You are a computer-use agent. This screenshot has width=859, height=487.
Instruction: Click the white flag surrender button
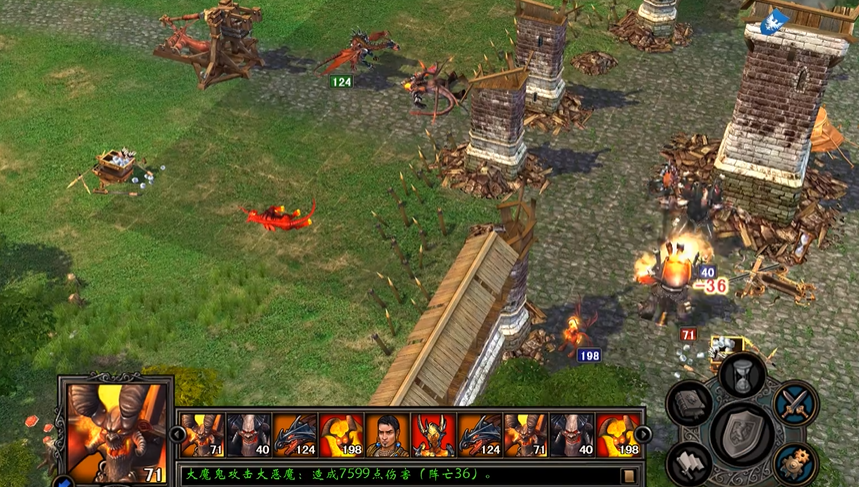(690, 462)
